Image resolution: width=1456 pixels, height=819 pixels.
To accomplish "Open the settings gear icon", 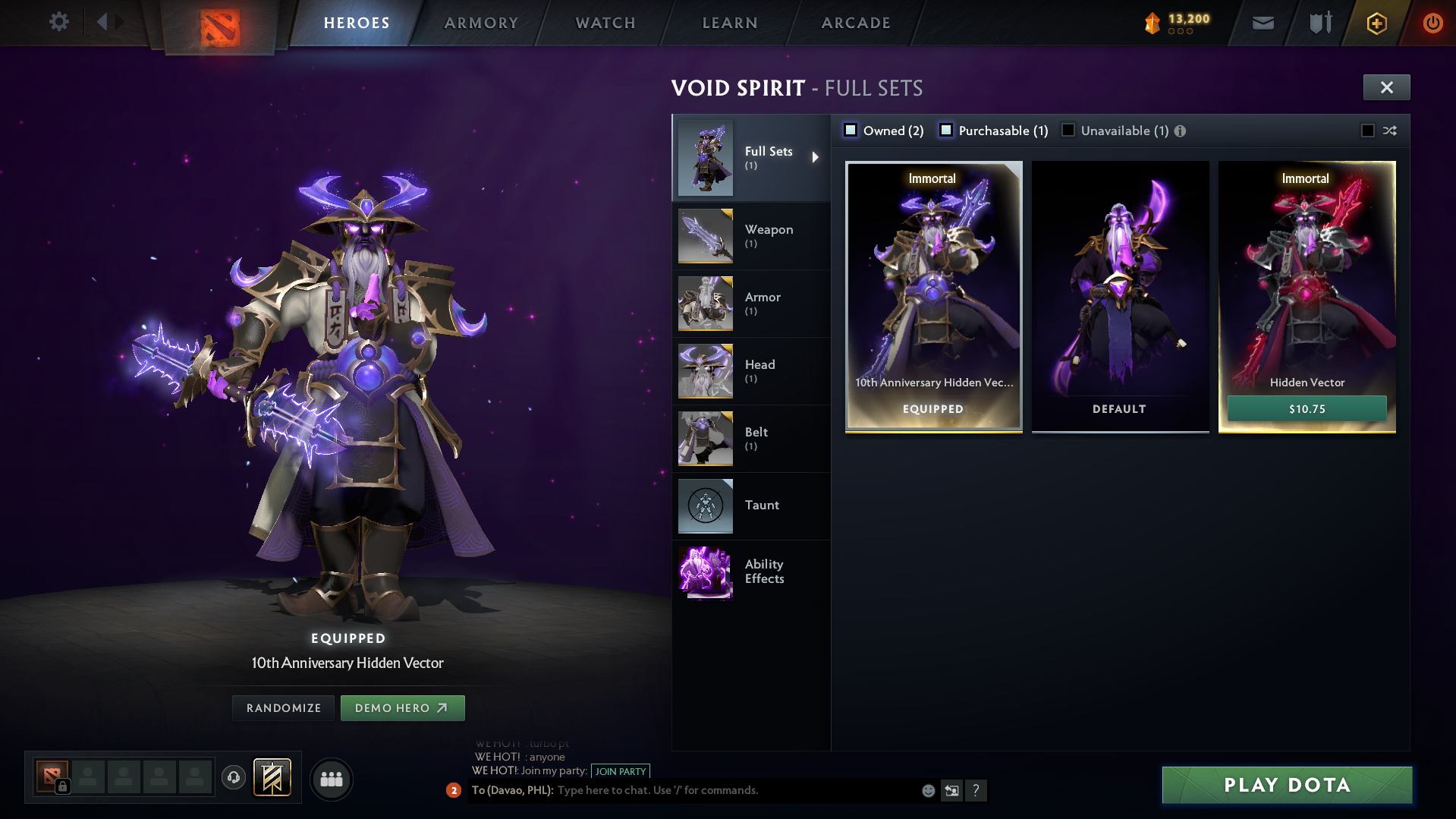I will pyautogui.click(x=58, y=22).
